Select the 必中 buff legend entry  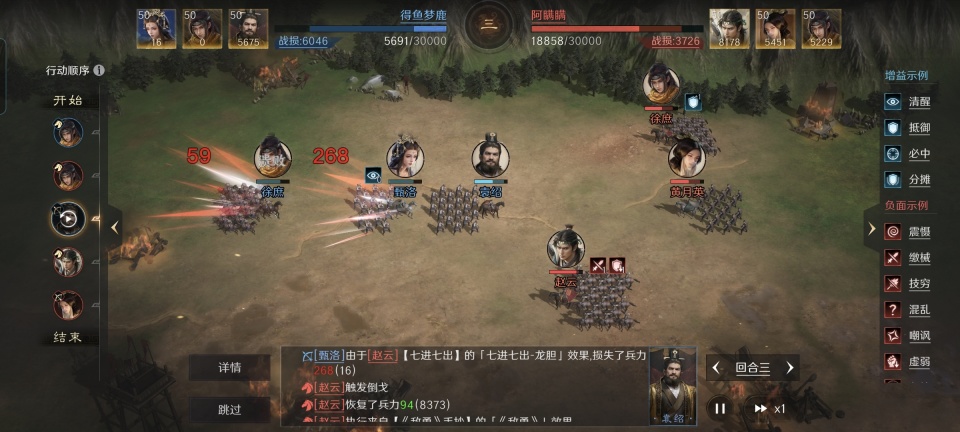[x=907, y=154]
